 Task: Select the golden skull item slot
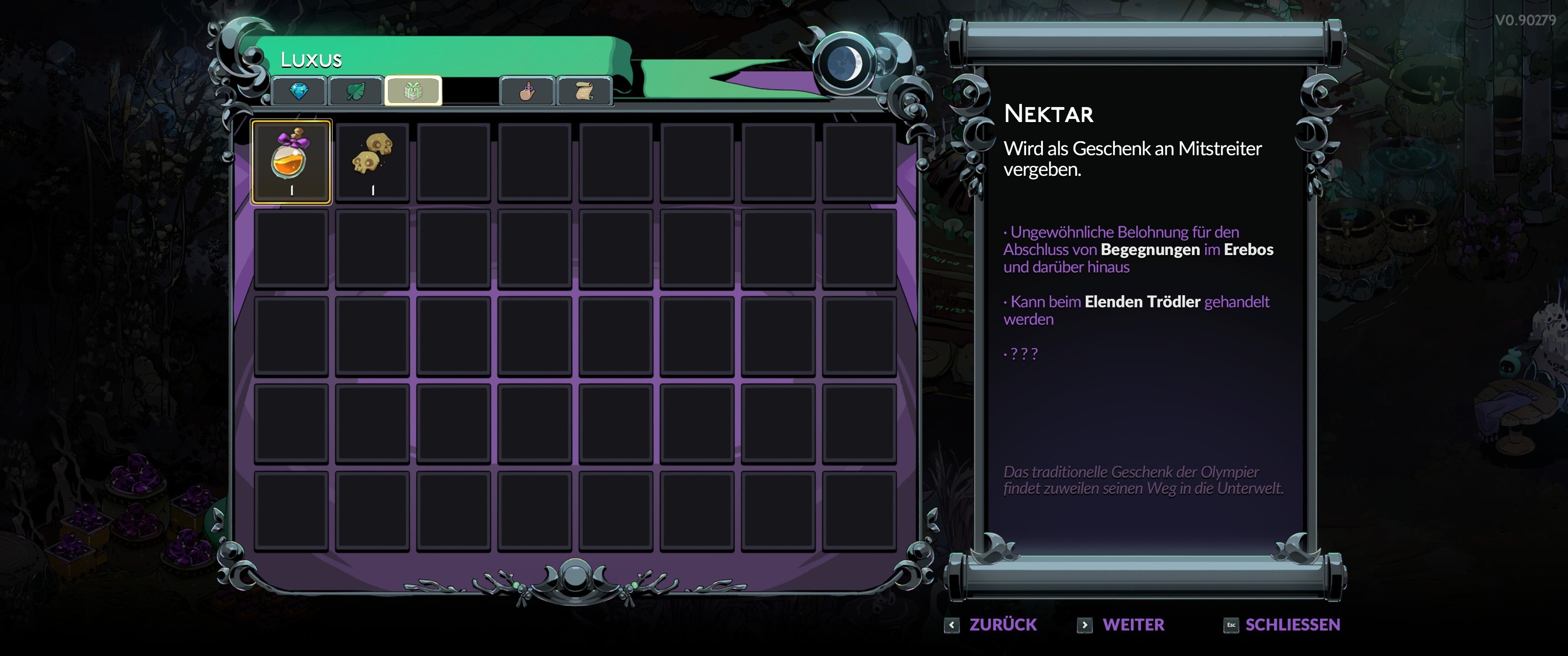pos(372,162)
